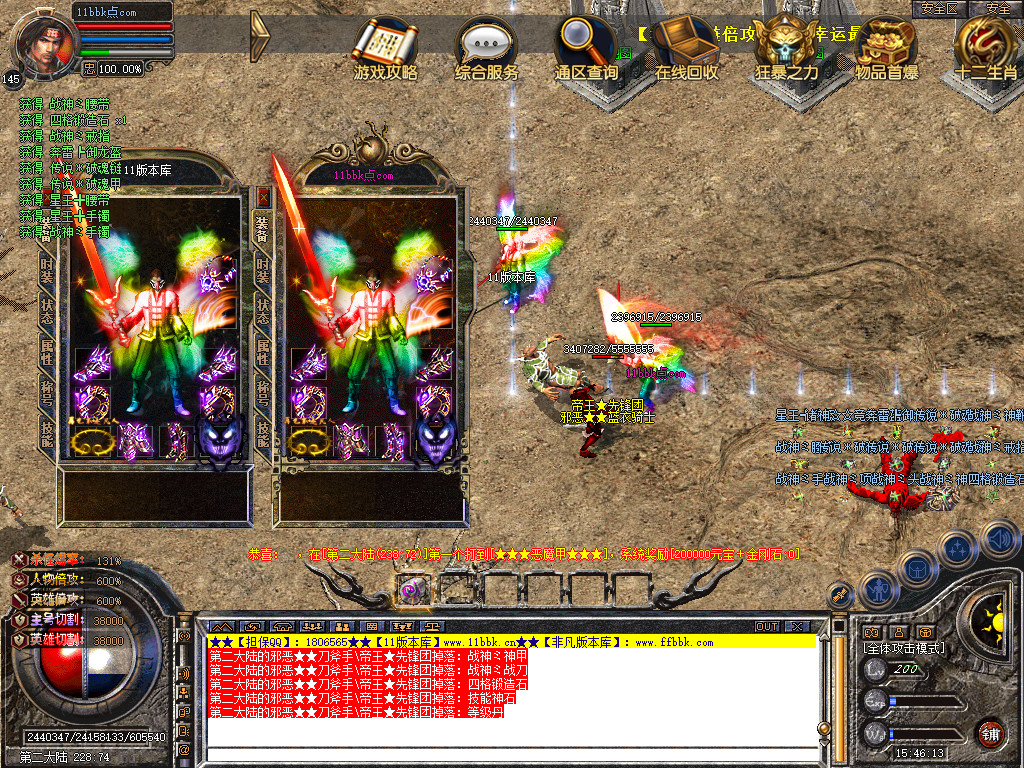Open the 综合服务 general services menu

487,48
